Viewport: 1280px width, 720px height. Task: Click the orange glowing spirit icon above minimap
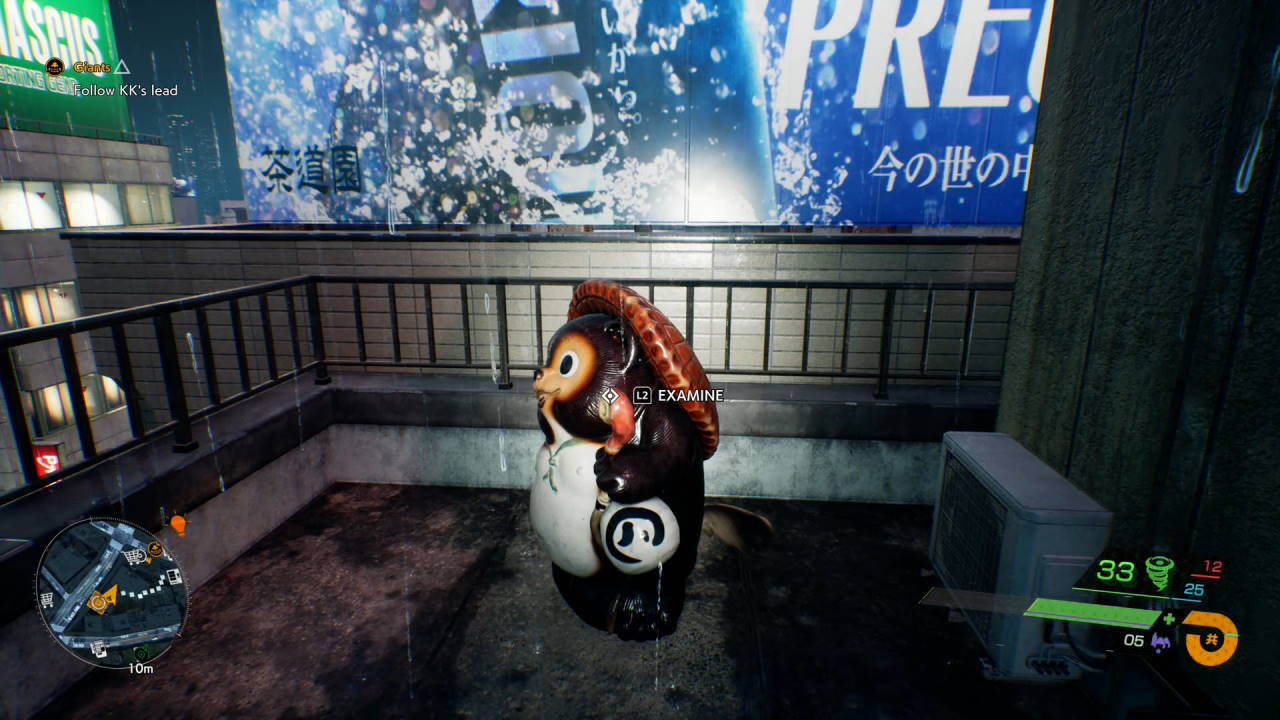point(179,525)
